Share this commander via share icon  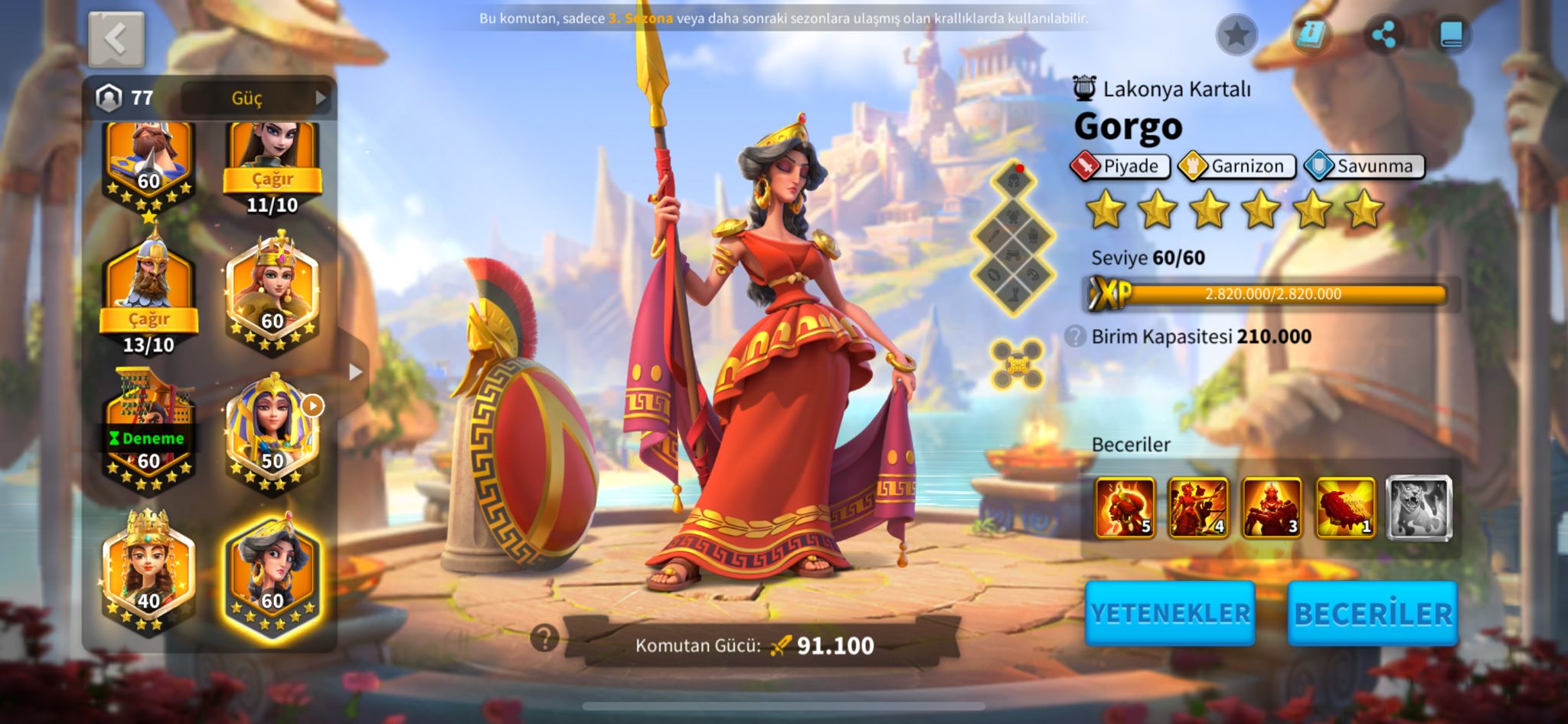point(1383,34)
